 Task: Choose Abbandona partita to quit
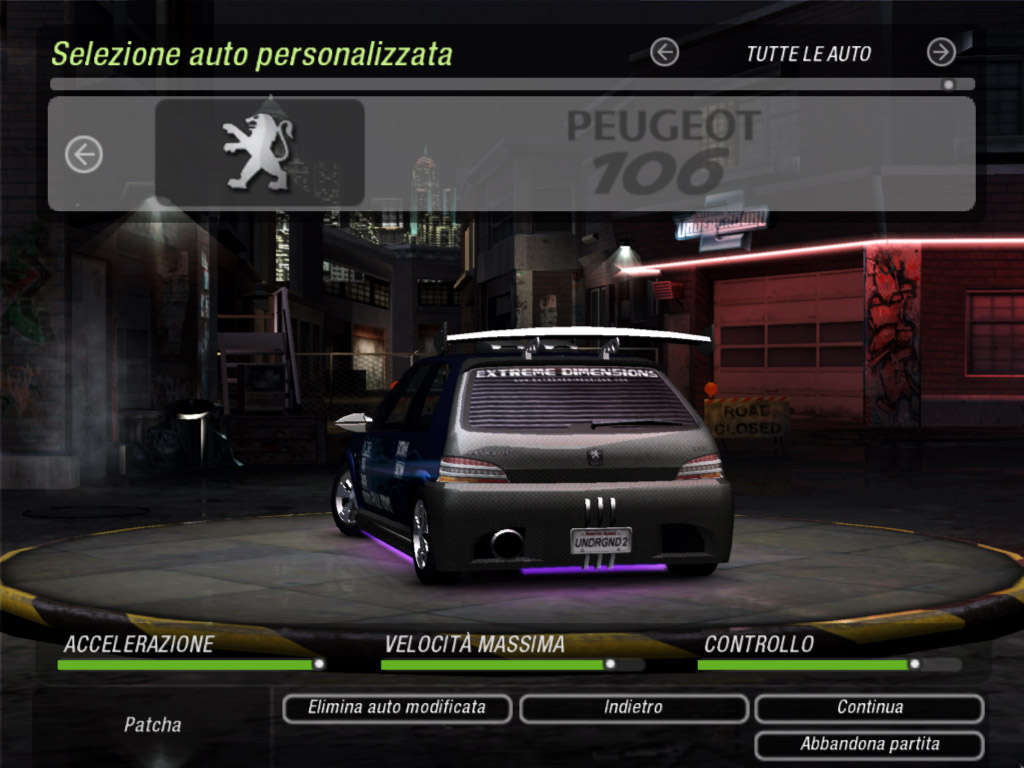pyautogui.click(x=869, y=745)
